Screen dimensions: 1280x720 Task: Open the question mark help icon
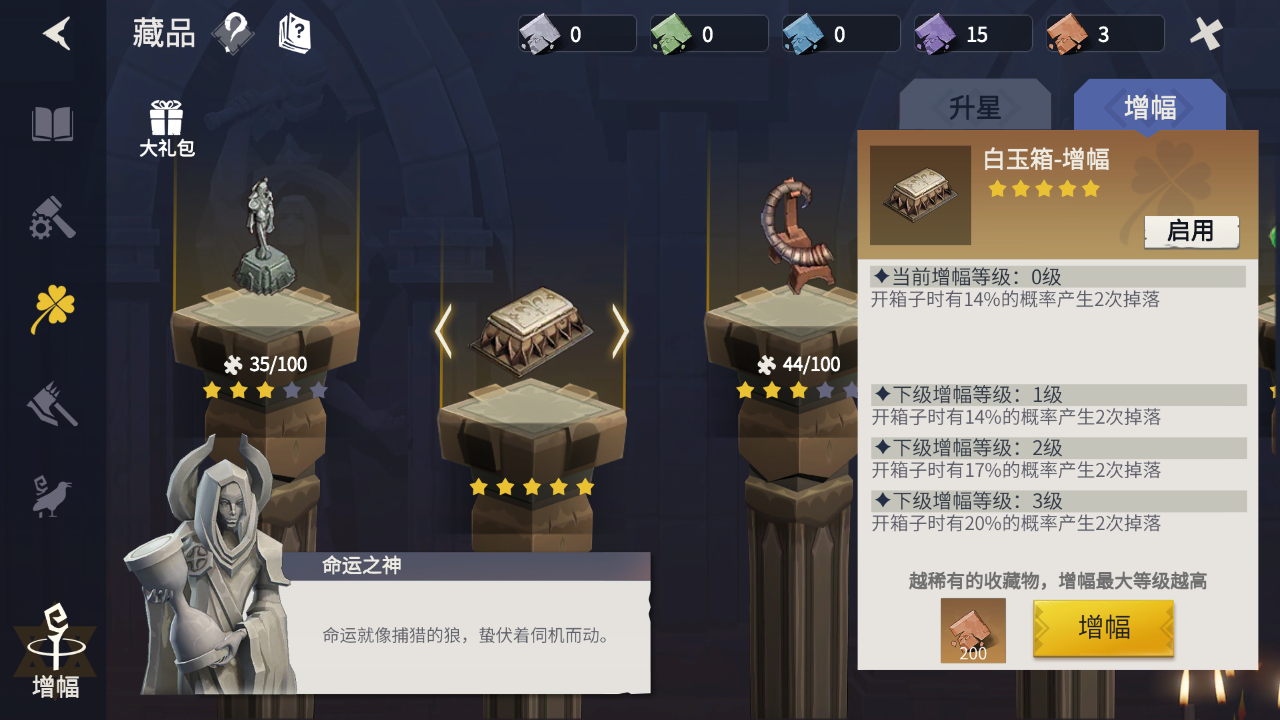tap(233, 34)
